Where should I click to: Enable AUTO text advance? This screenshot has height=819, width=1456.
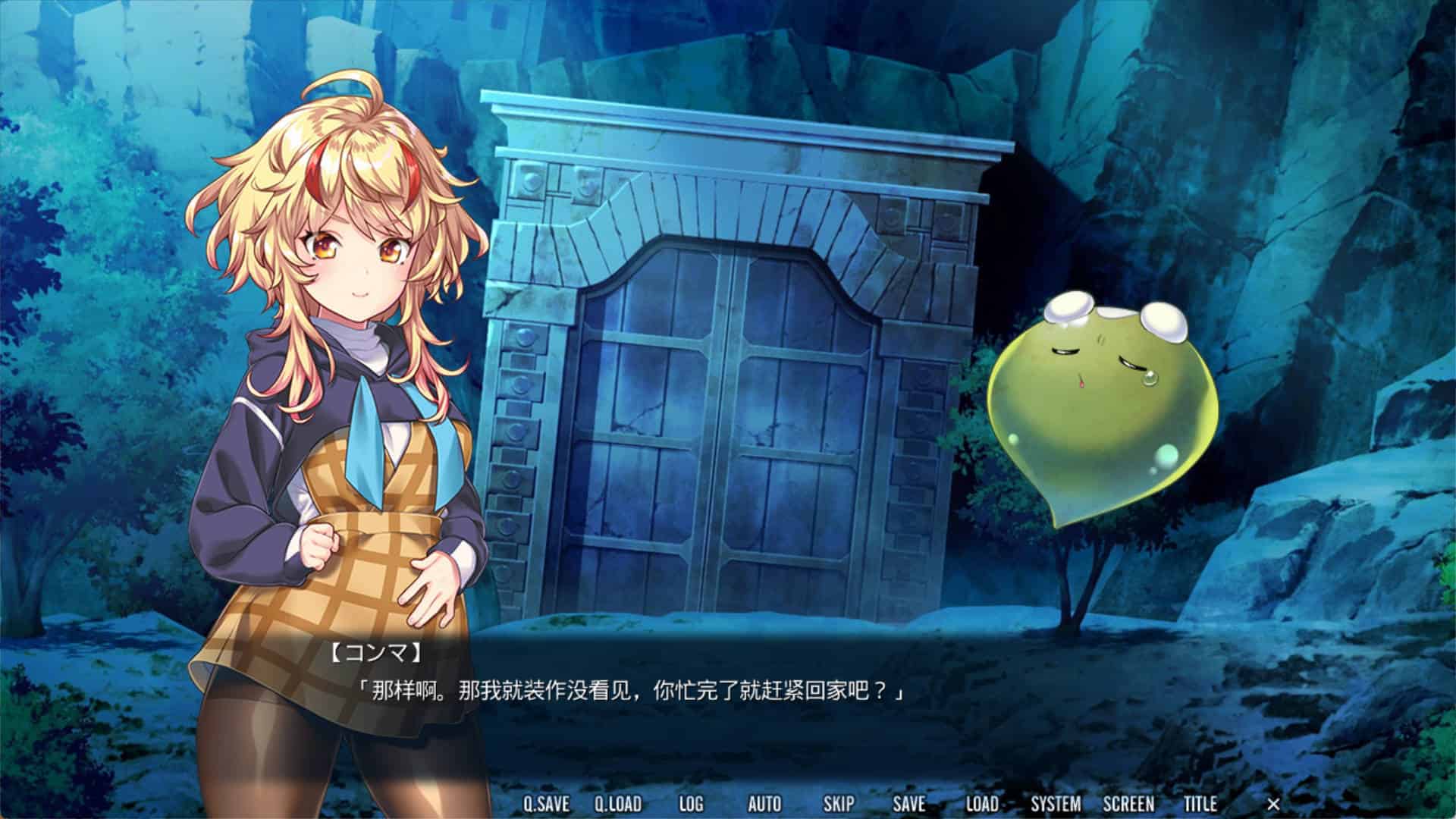pyautogui.click(x=764, y=804)
